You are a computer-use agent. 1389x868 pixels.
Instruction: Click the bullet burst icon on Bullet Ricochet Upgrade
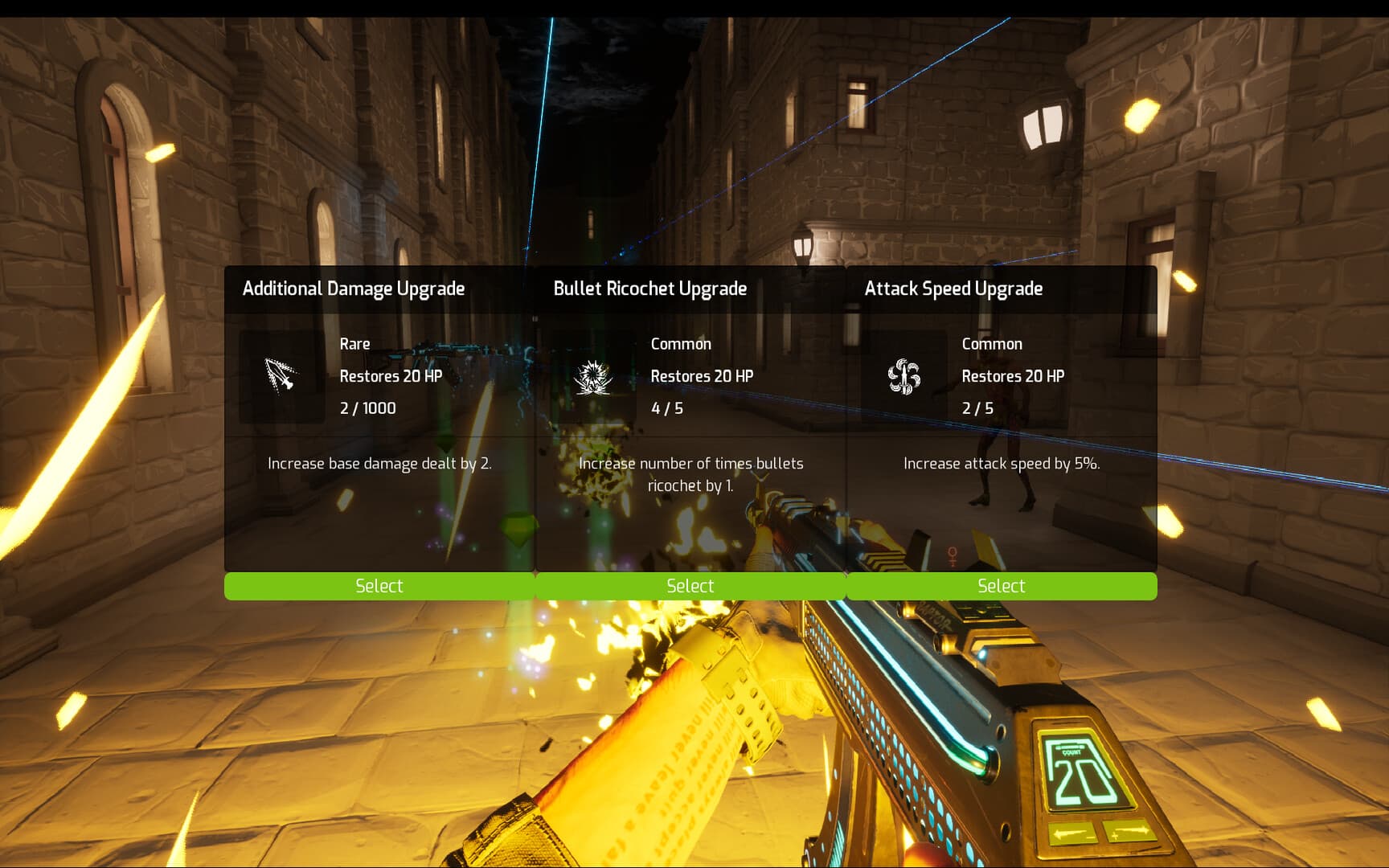pyautogui.click(x=592, y=378)
